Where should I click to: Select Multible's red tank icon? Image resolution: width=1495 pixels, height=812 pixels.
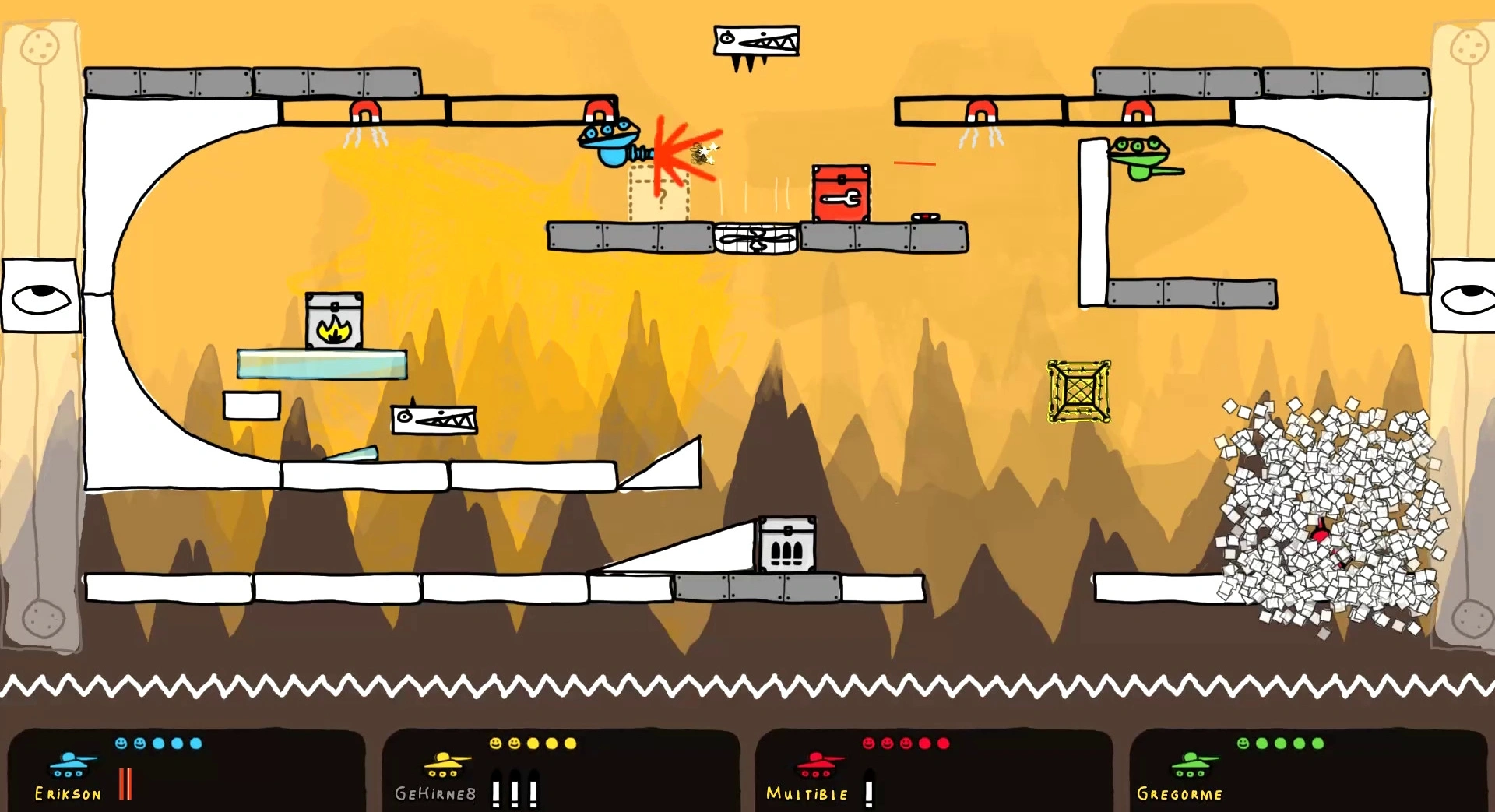818,765
